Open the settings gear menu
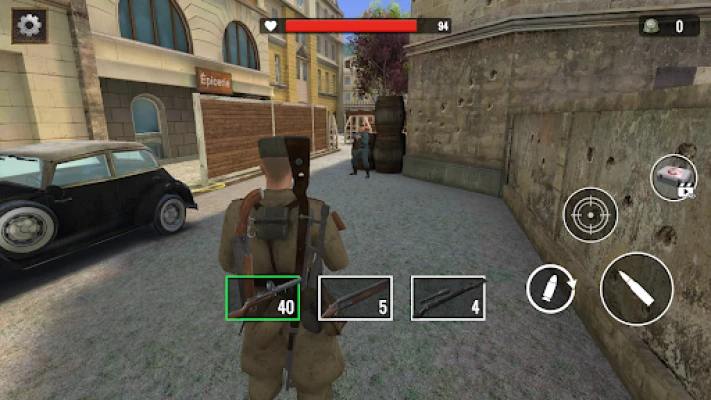The width and height of the screenshot is (711, 400). click(x=30, y=25)
